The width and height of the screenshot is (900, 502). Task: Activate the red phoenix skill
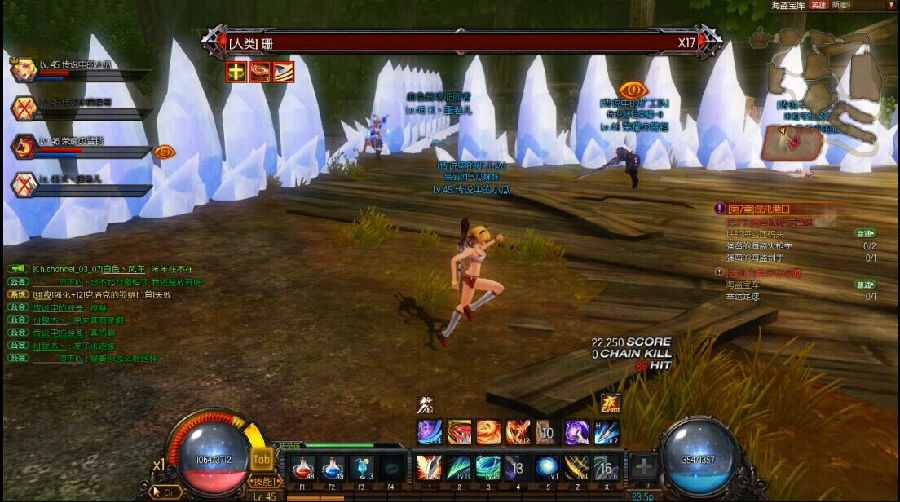click(517, 432)
